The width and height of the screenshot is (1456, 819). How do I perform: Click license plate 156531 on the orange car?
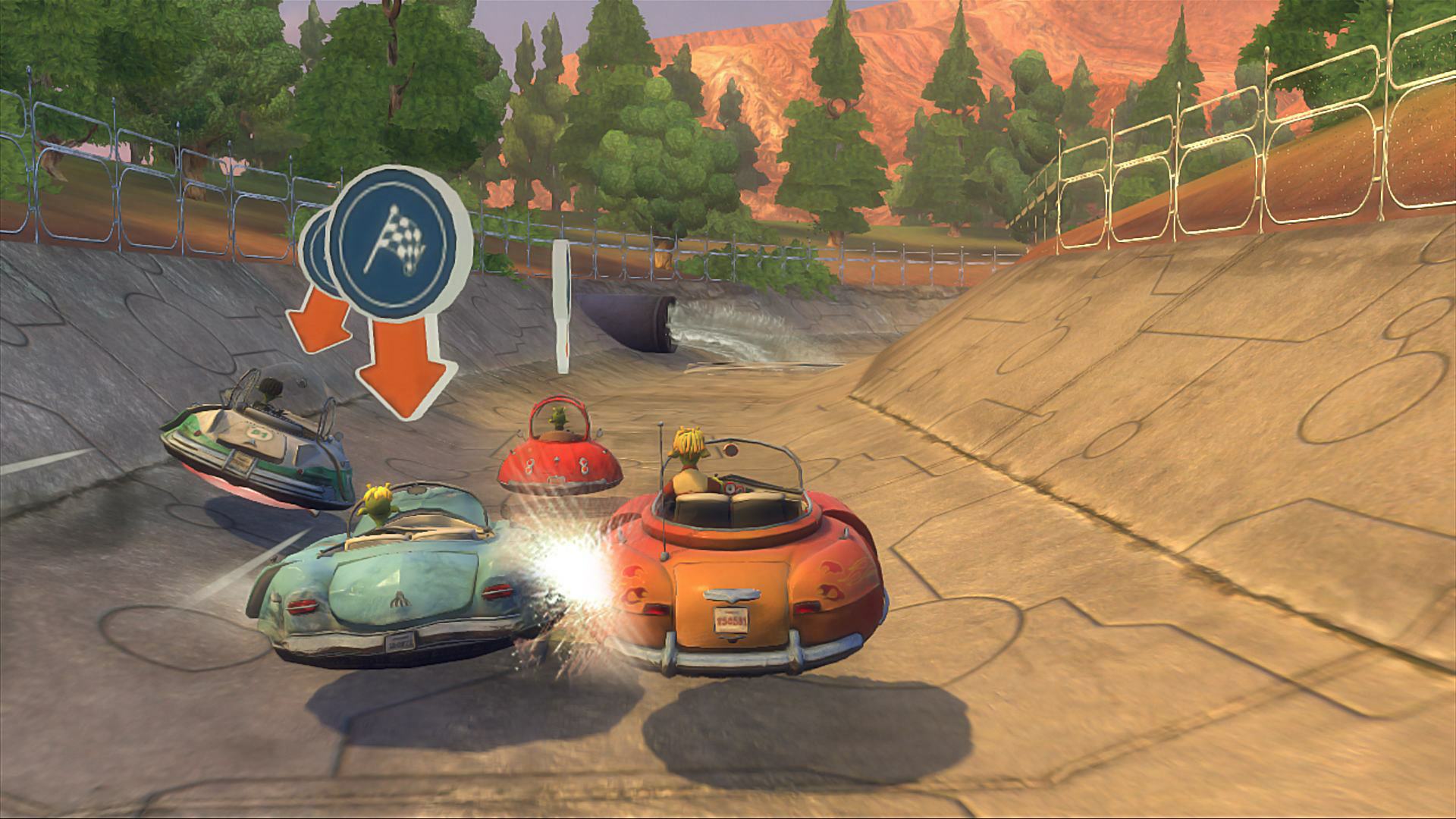pyautogui.click(x=731, y=622)
